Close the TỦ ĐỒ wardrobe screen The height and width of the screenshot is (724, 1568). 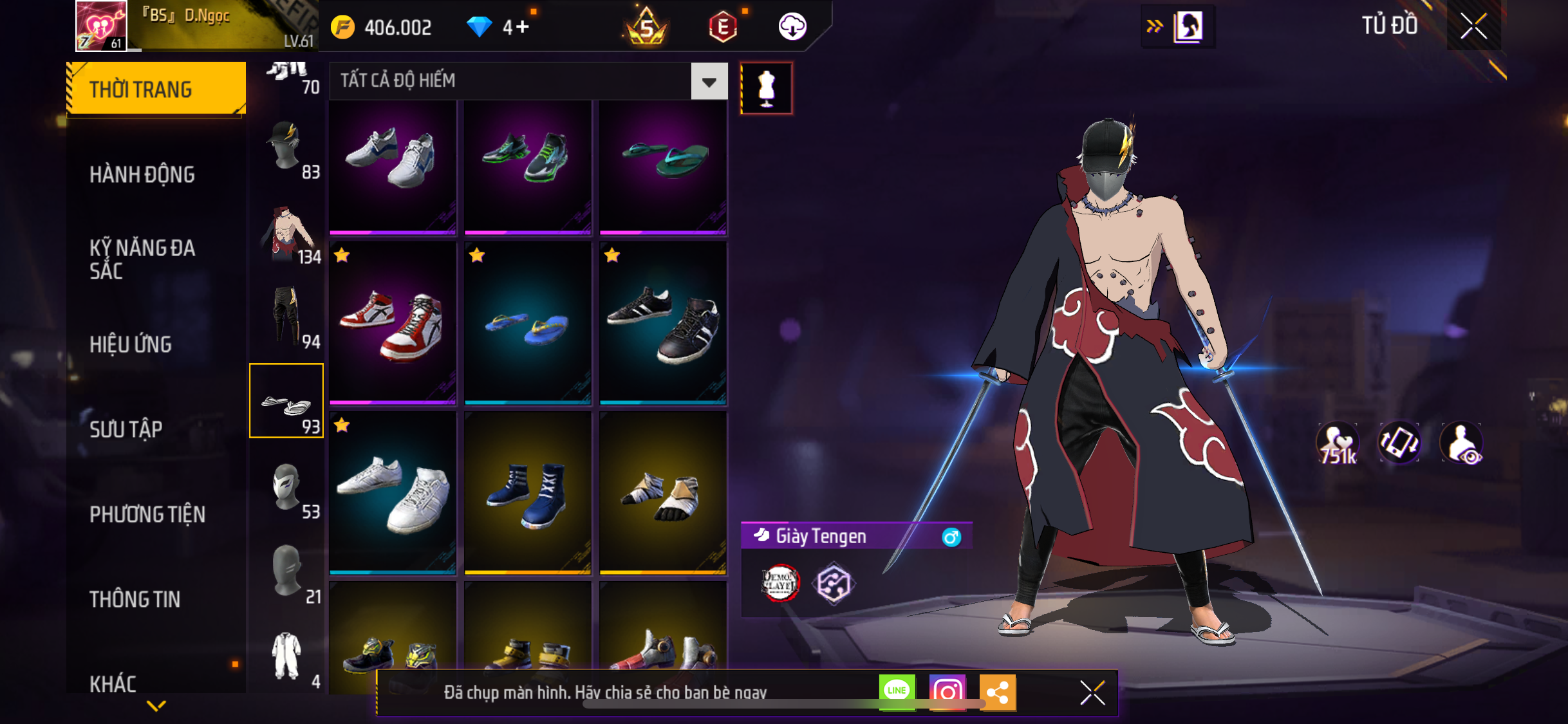point(1473,26)
